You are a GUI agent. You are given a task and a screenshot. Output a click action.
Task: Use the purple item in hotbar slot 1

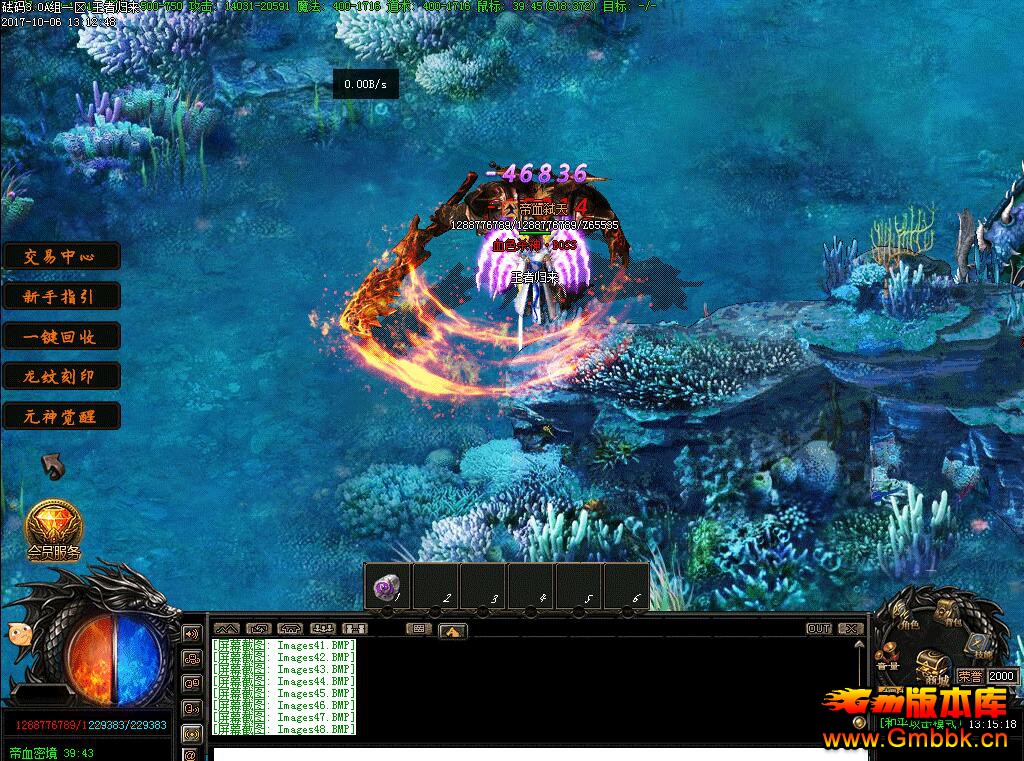pos(387,587)
